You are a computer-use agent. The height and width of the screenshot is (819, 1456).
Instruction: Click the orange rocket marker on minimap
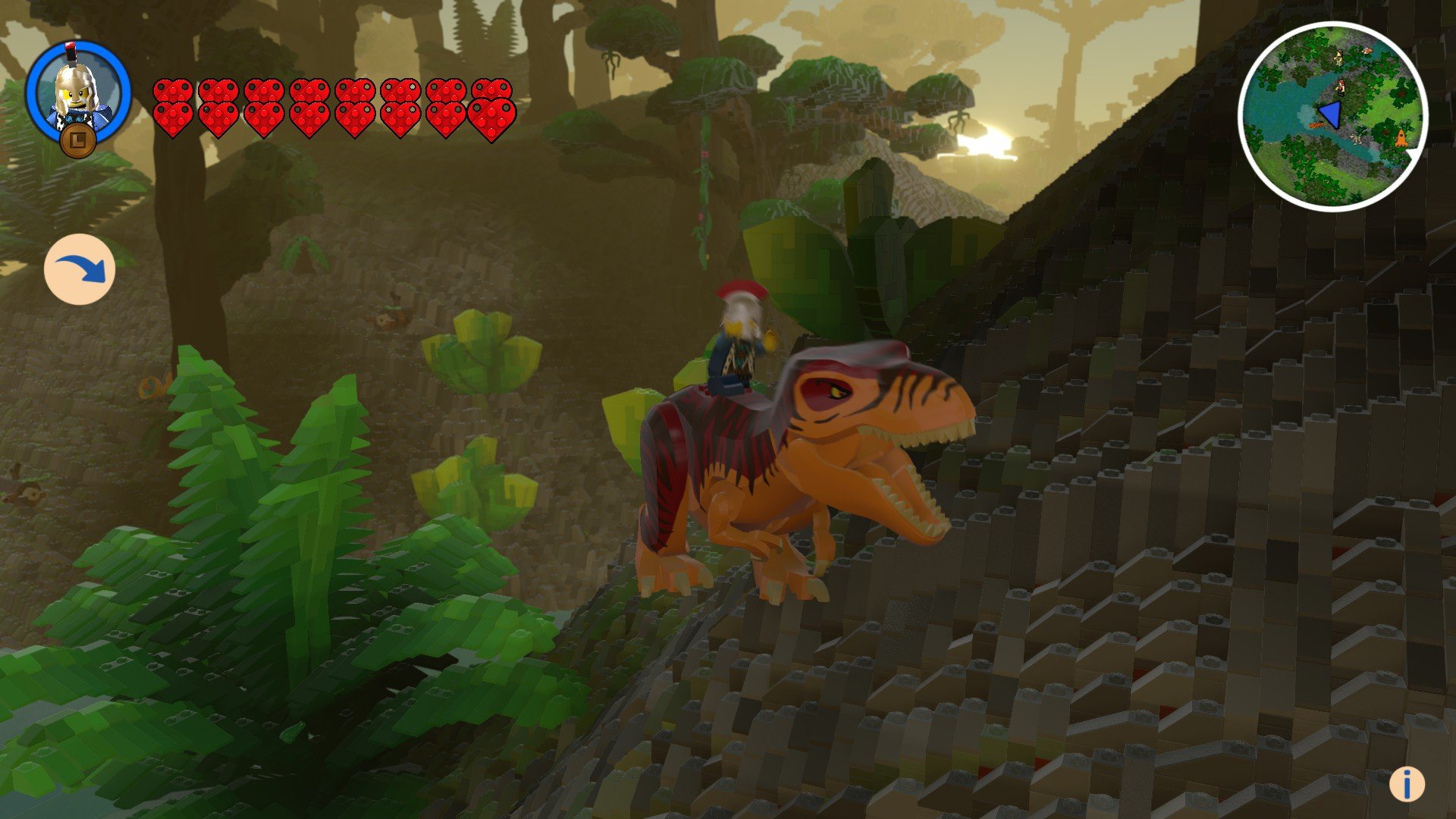point(1401,139)
